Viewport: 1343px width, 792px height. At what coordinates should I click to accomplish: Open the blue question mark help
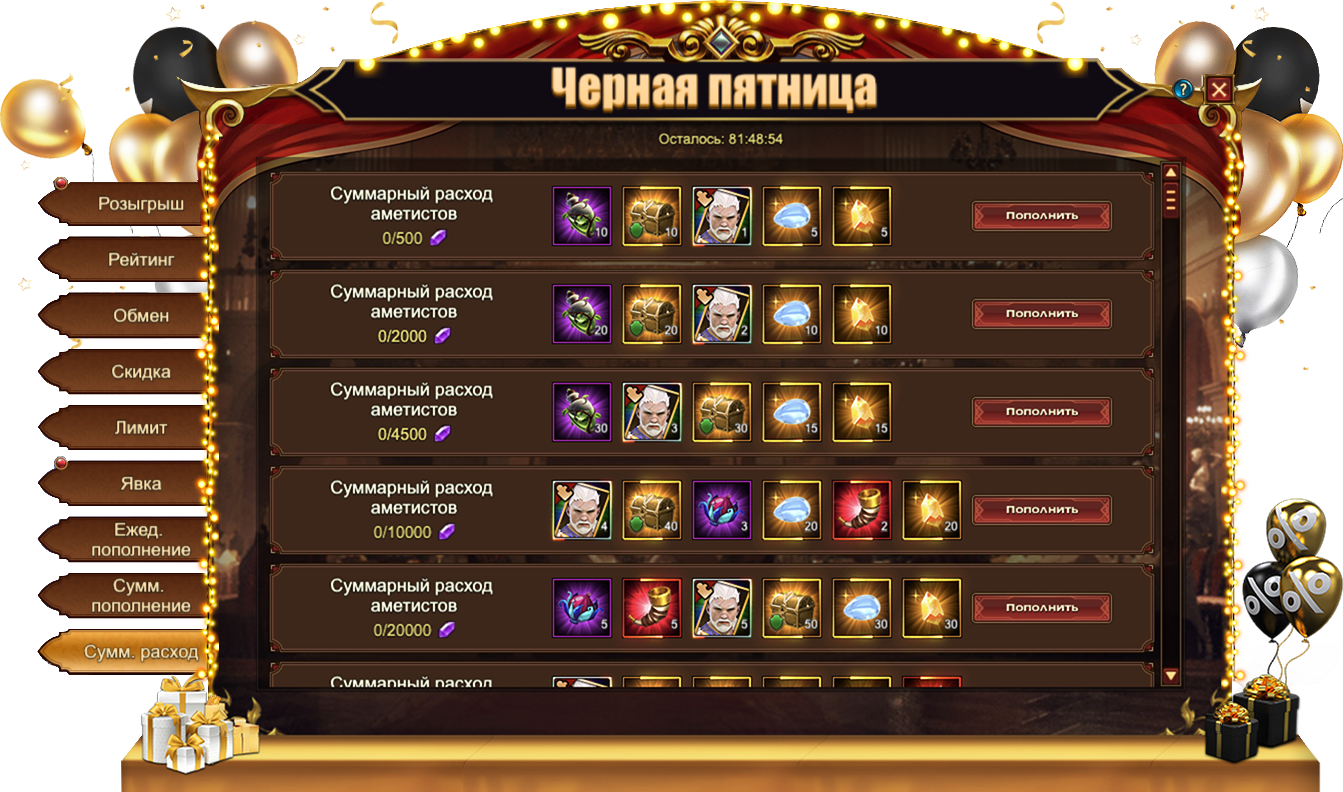point(1183,89)
